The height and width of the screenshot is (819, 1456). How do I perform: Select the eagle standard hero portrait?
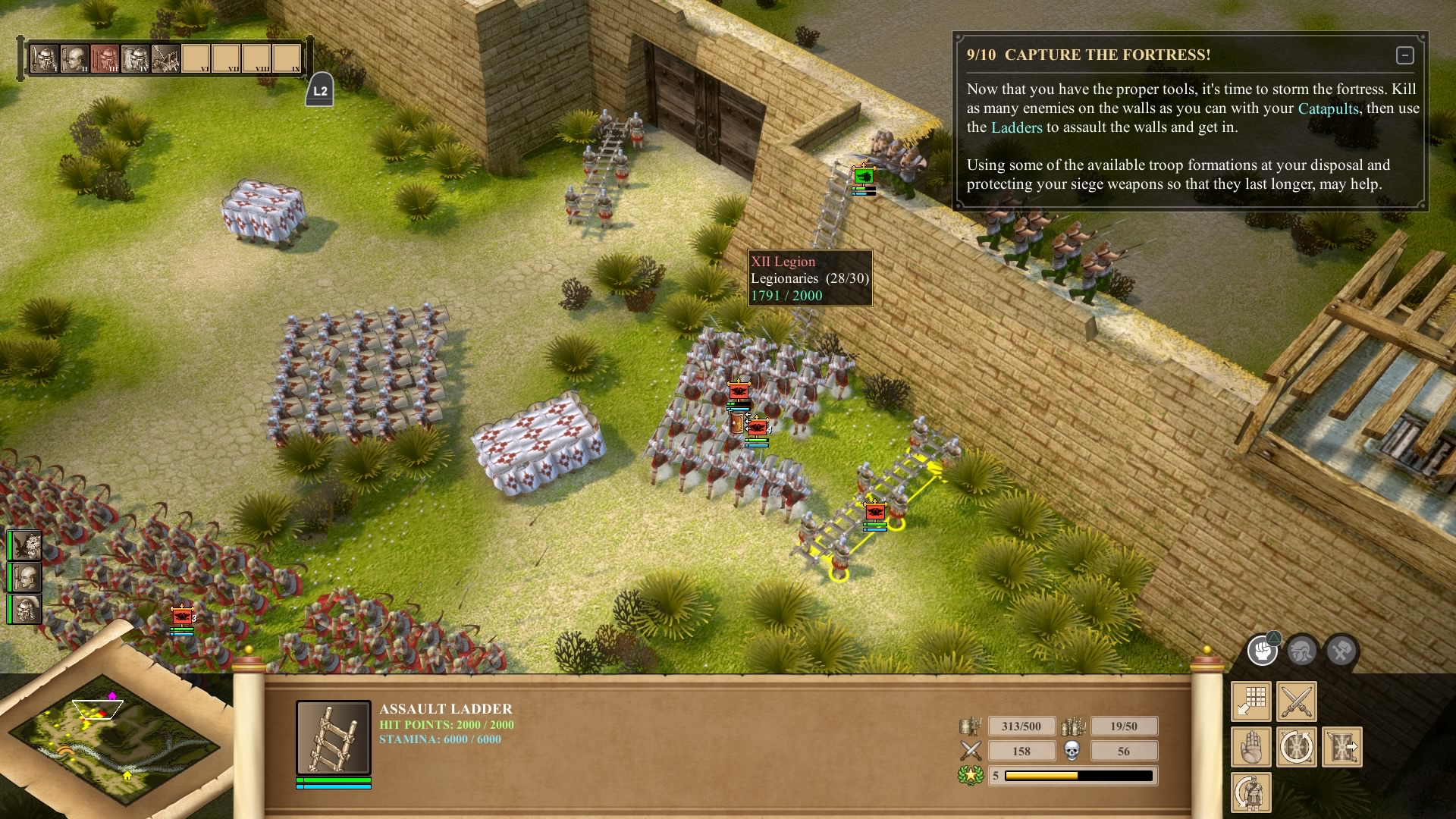pos(26,546)
